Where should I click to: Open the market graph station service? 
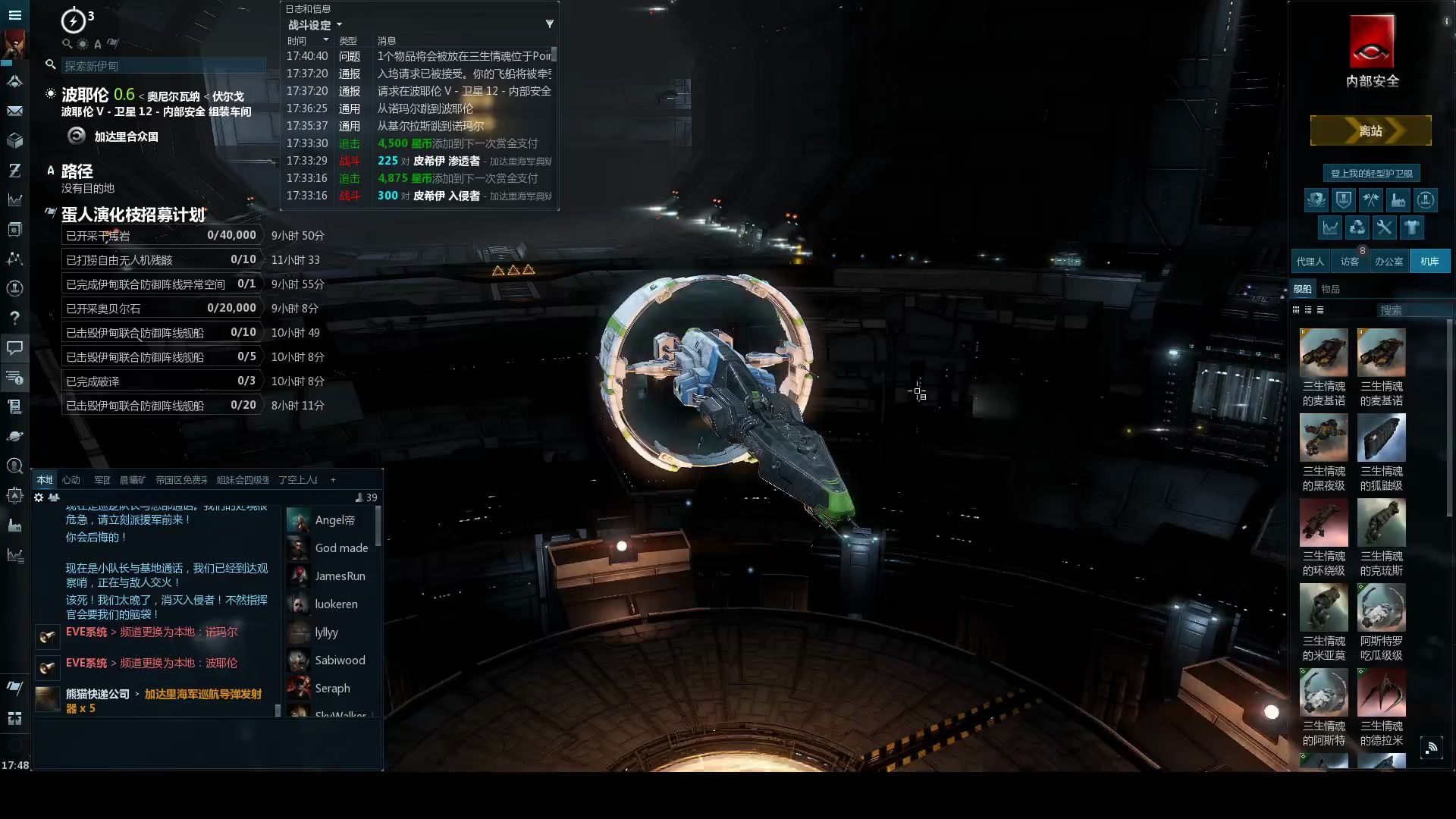[1330, 227]
